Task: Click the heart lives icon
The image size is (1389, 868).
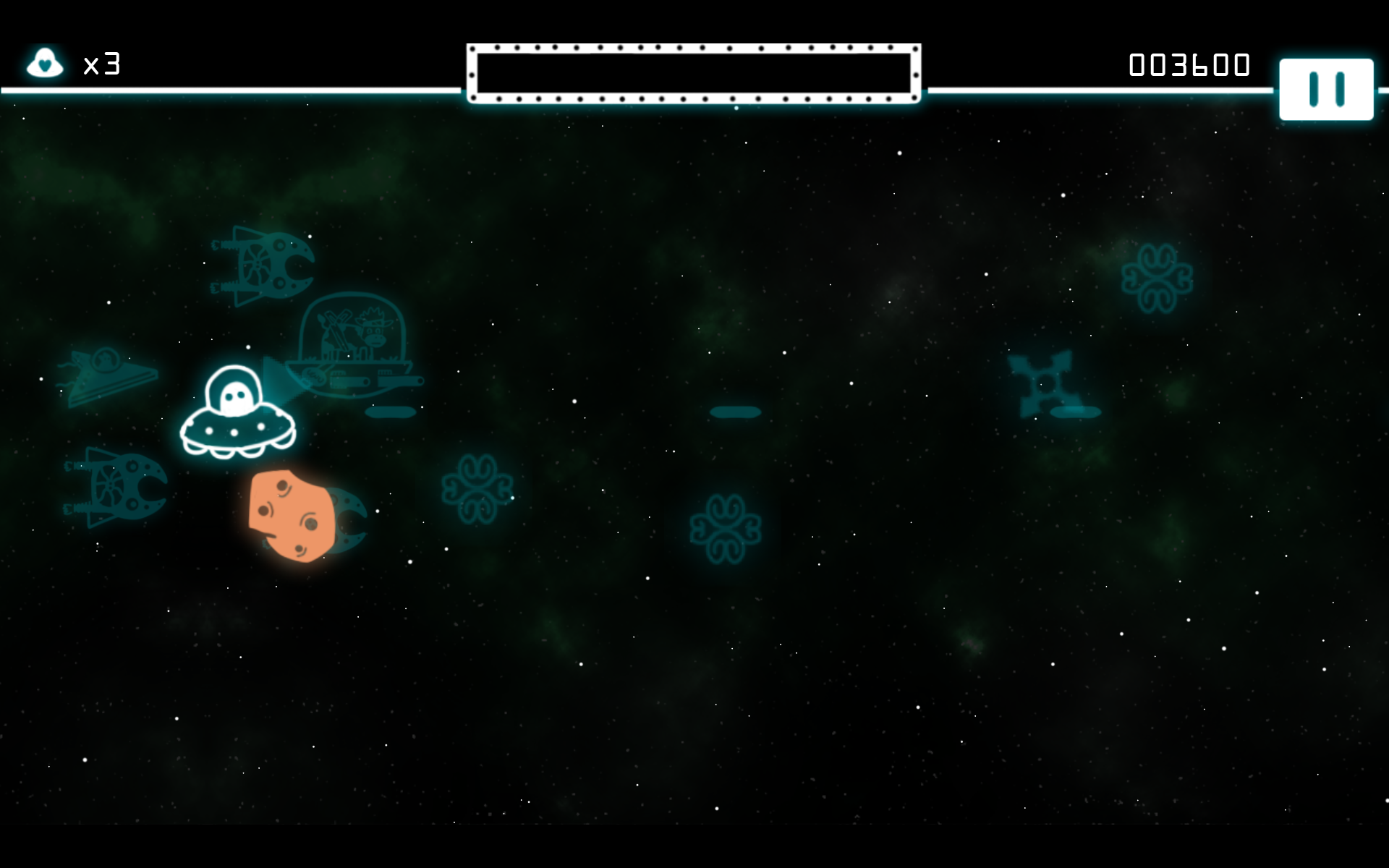Action: tap(45, 64)
